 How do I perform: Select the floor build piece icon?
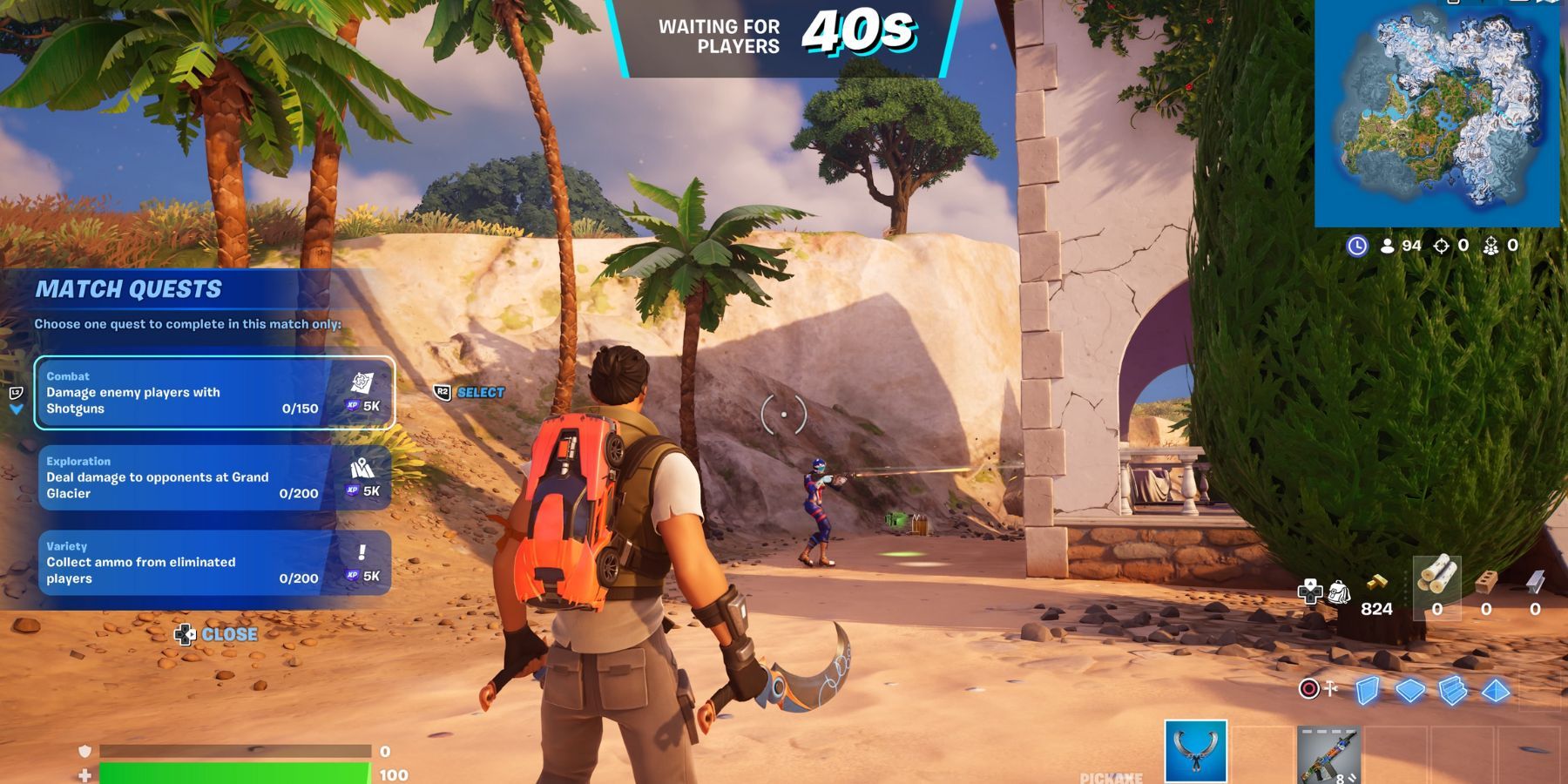click(1409, 691)
